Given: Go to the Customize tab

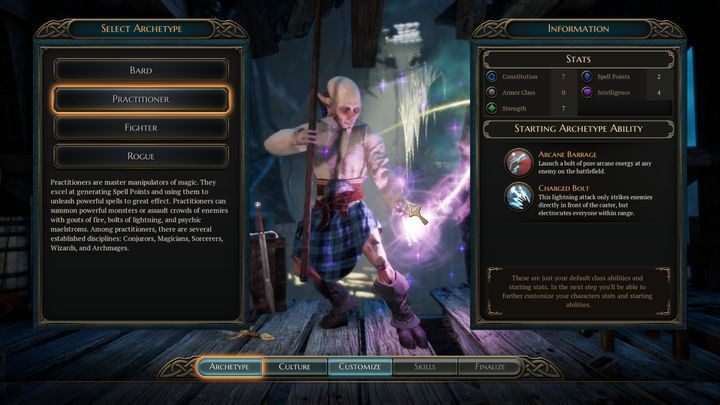Looking at the screenshot, I should click(x=359, y=367).
